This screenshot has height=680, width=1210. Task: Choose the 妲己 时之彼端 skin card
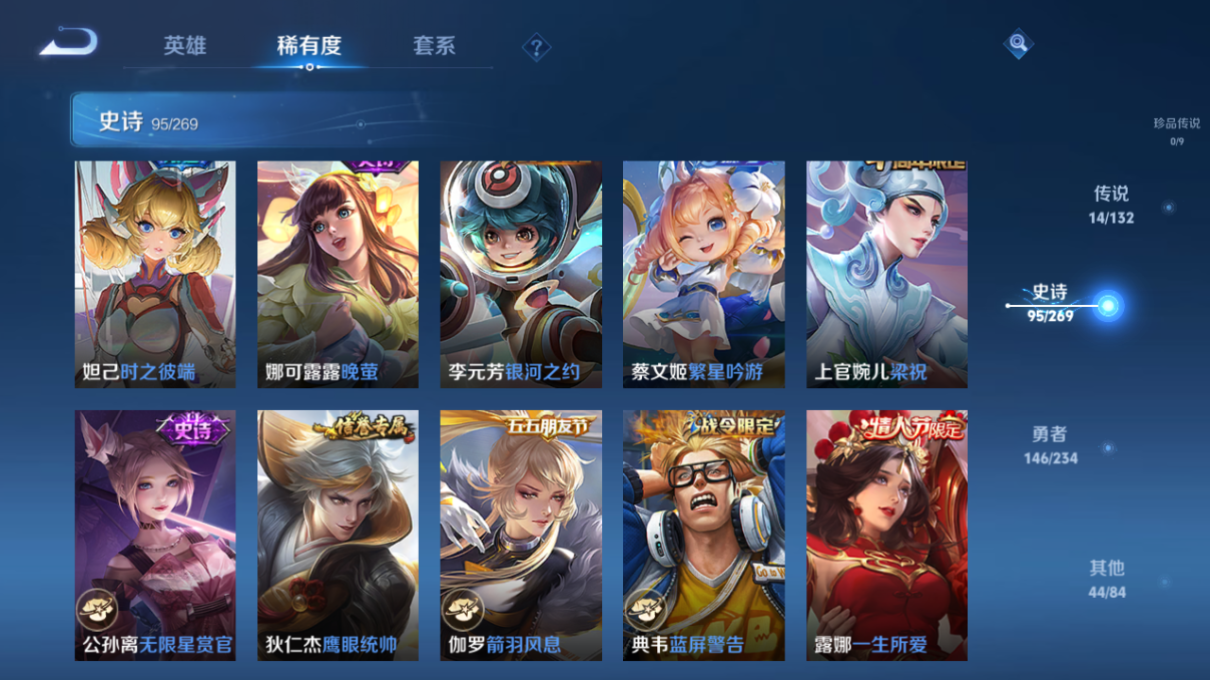(x=155, y=274)
